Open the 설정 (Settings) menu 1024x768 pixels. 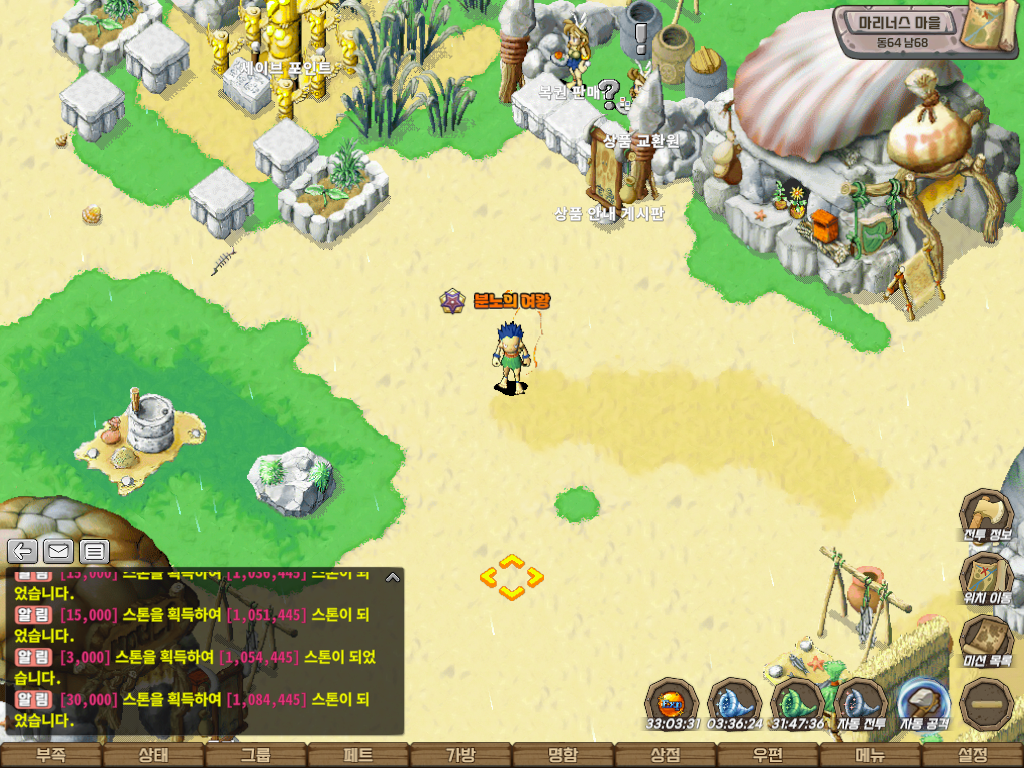(x=972, y=756)
